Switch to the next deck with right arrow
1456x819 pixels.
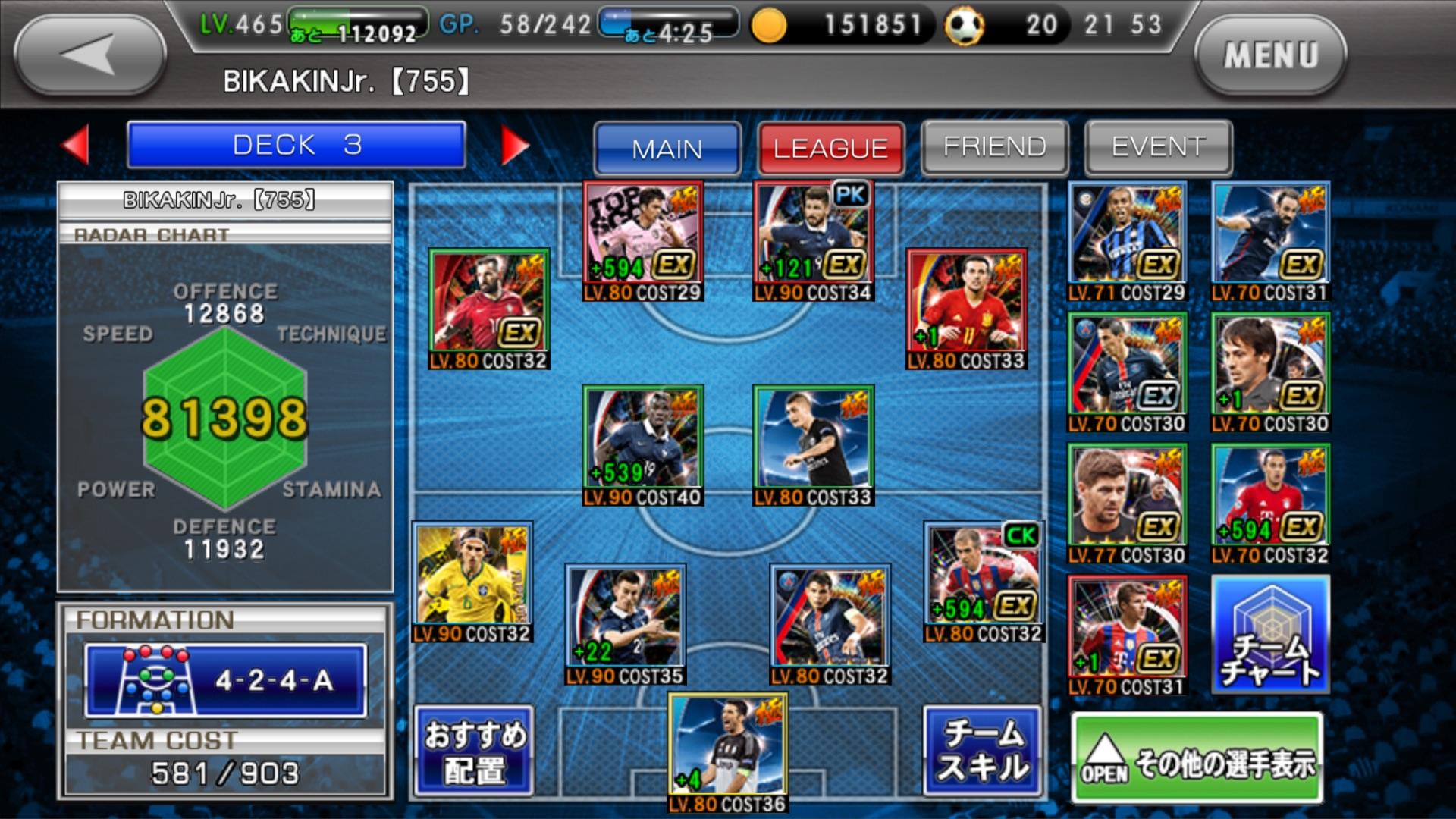(x=514, y=144)
